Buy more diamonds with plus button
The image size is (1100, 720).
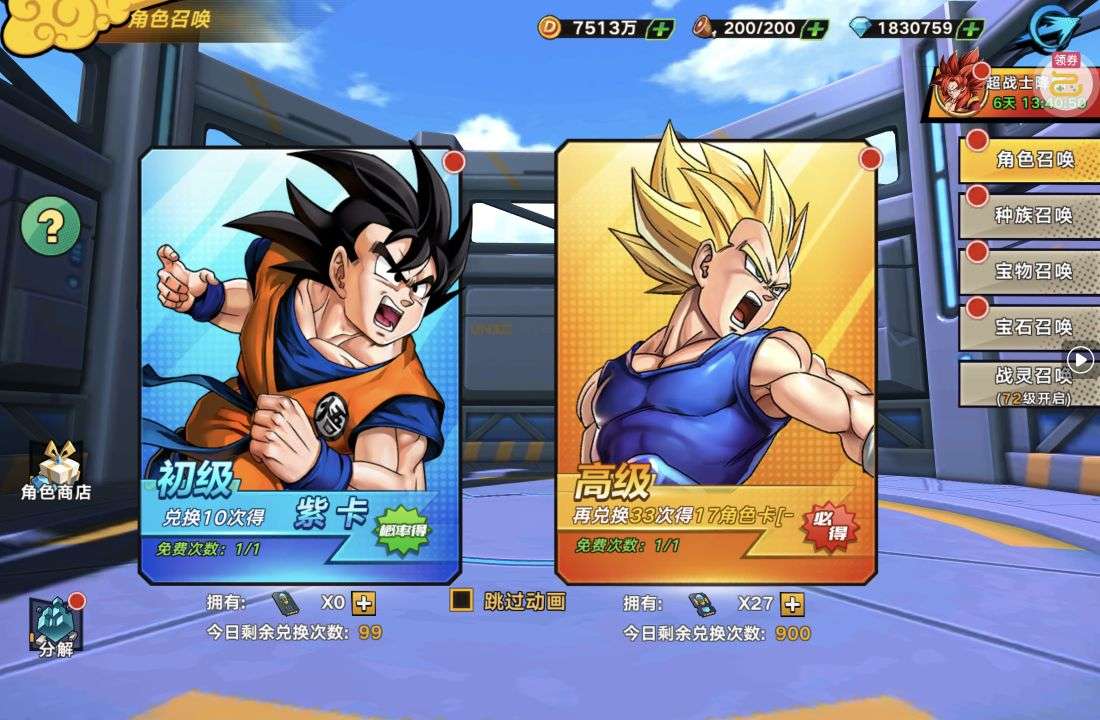click(970, 28)
